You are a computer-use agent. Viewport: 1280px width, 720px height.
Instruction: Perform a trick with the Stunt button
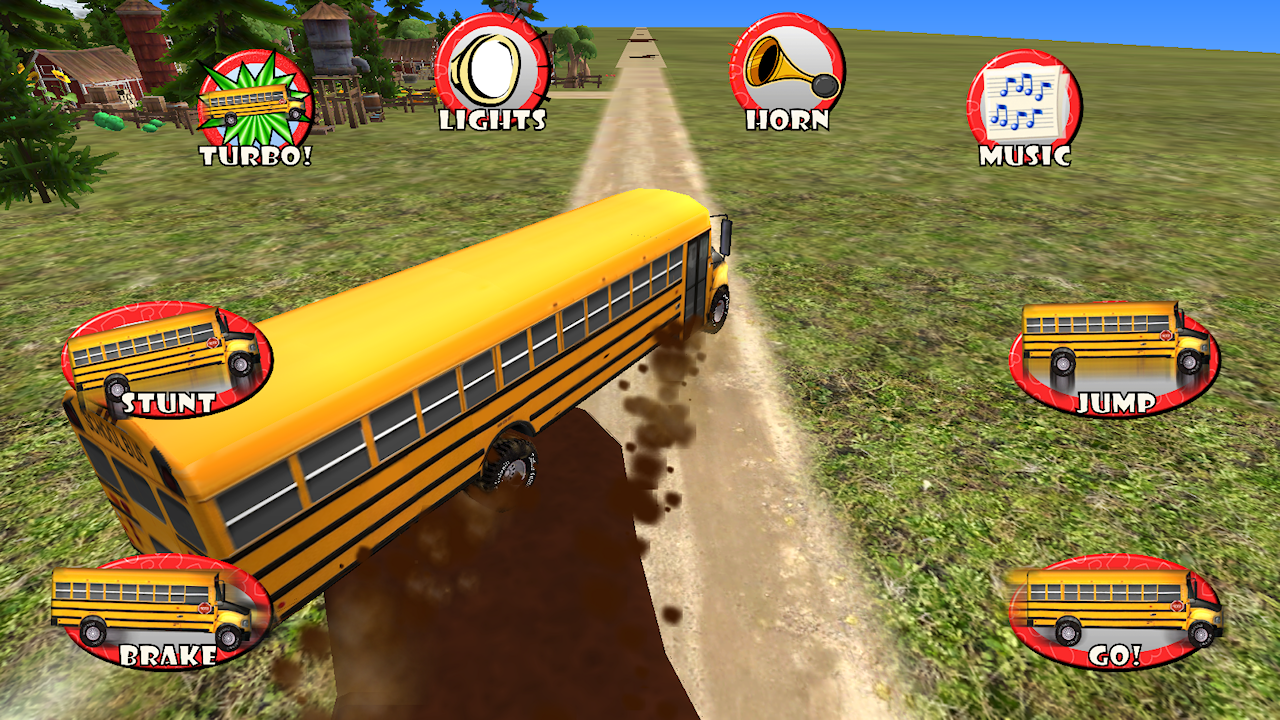click(166, 360)
